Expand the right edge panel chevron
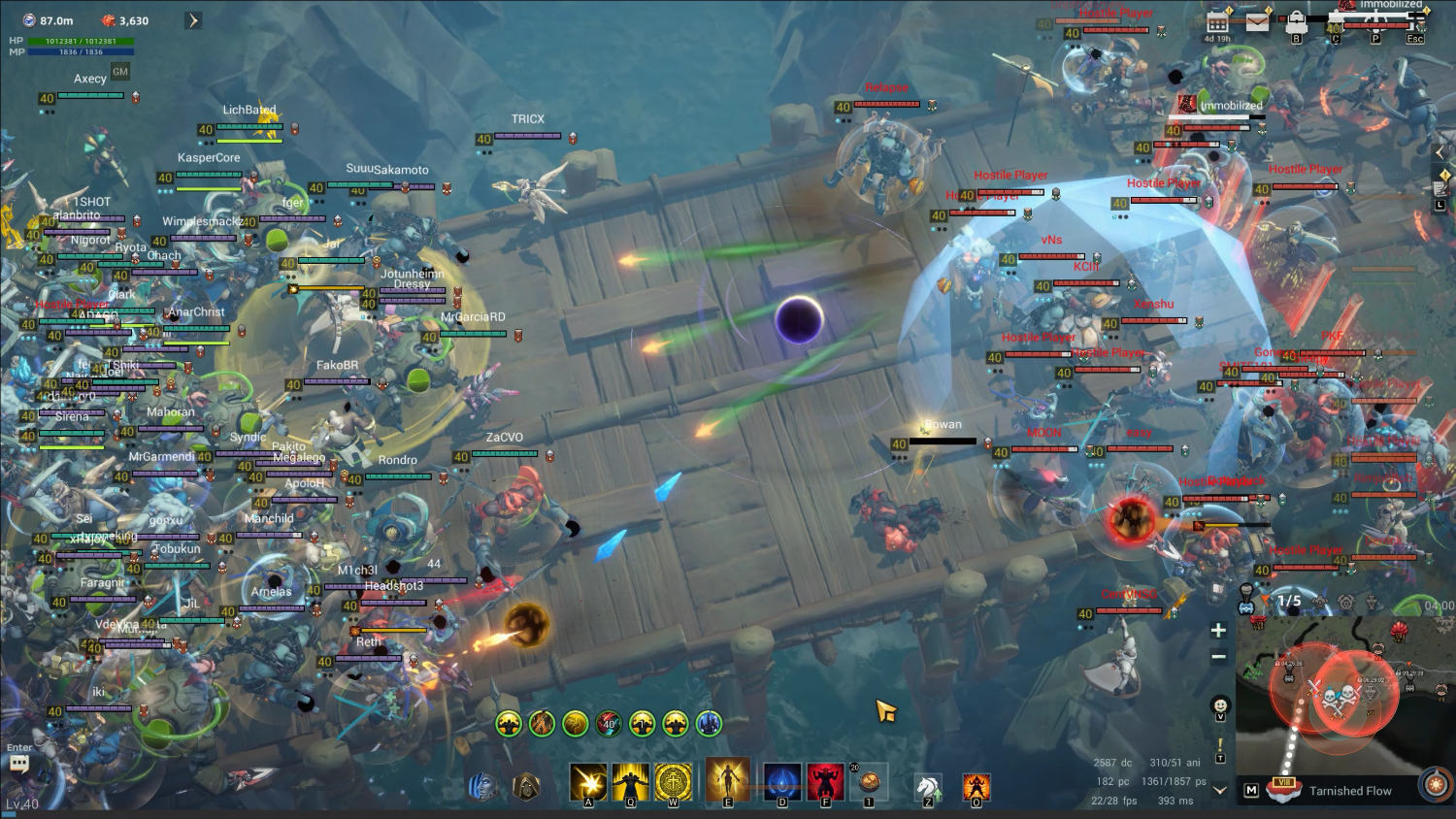 point(1439,150)
